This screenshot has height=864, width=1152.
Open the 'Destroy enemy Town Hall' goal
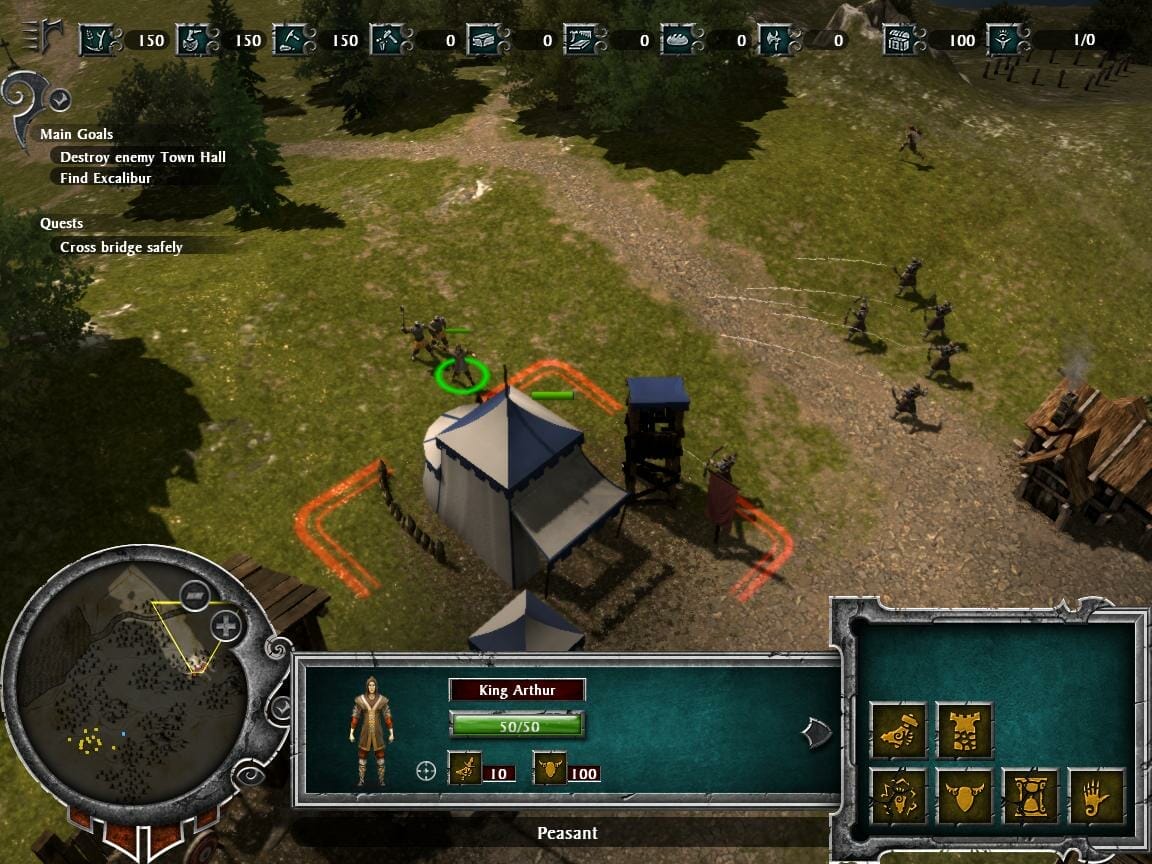[x=142, y=157]
